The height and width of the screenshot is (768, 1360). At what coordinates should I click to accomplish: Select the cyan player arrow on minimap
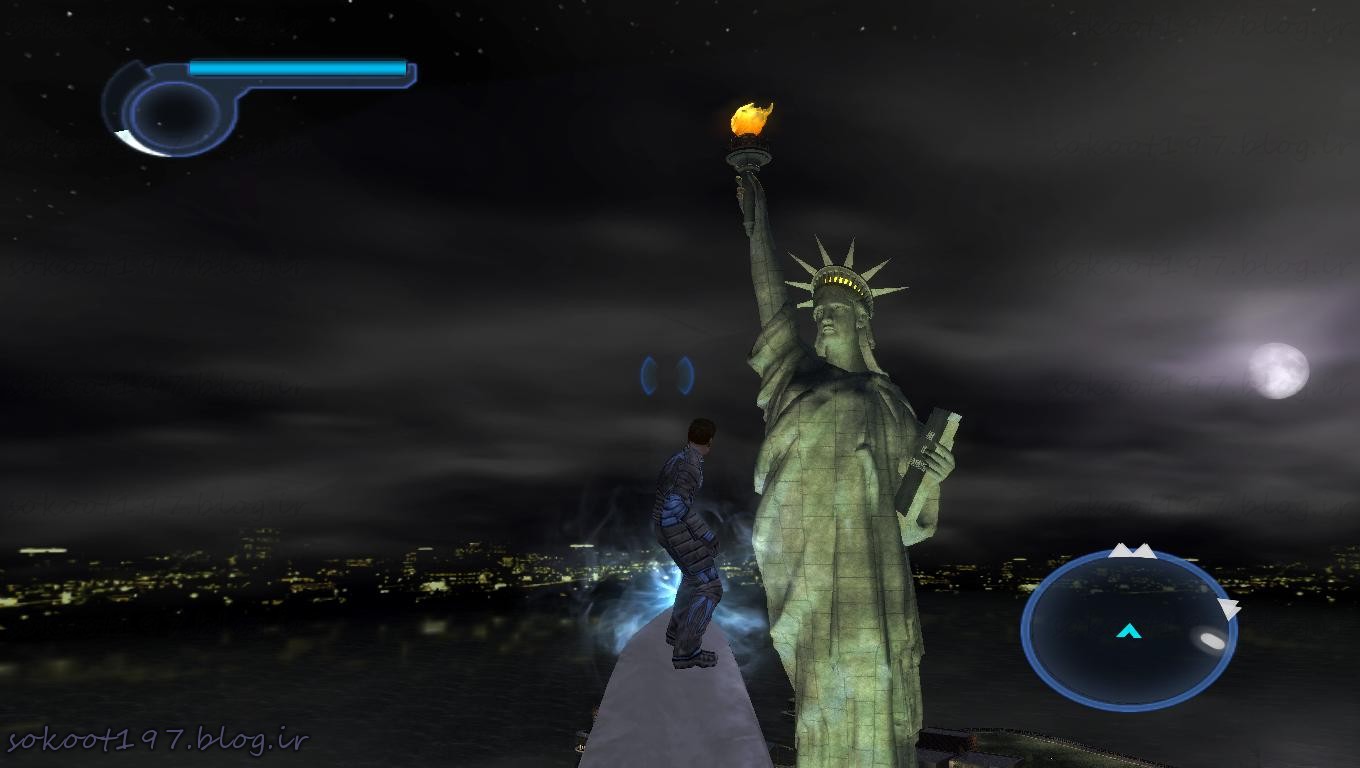click(1129, 631)
